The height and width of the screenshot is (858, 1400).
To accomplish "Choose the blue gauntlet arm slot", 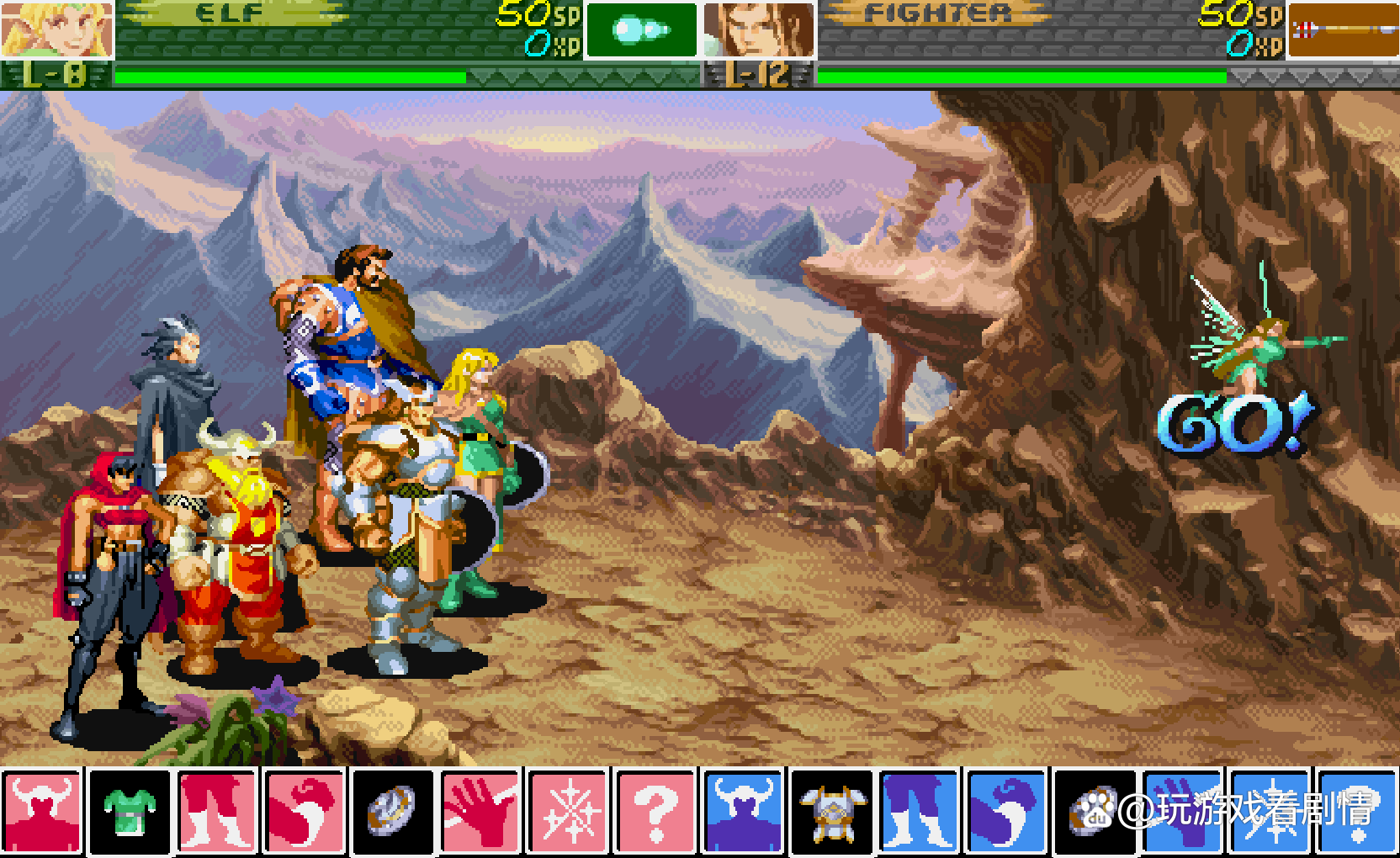I will (1006, 811).
